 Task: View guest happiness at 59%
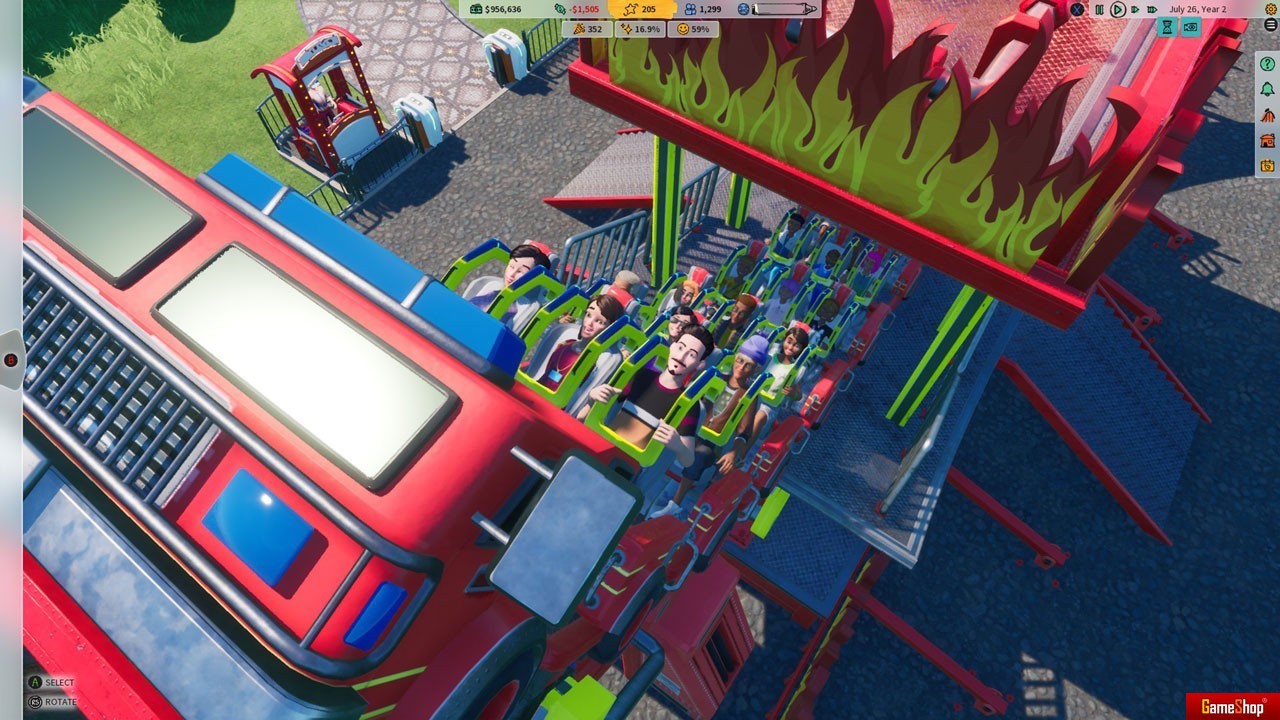693,29
